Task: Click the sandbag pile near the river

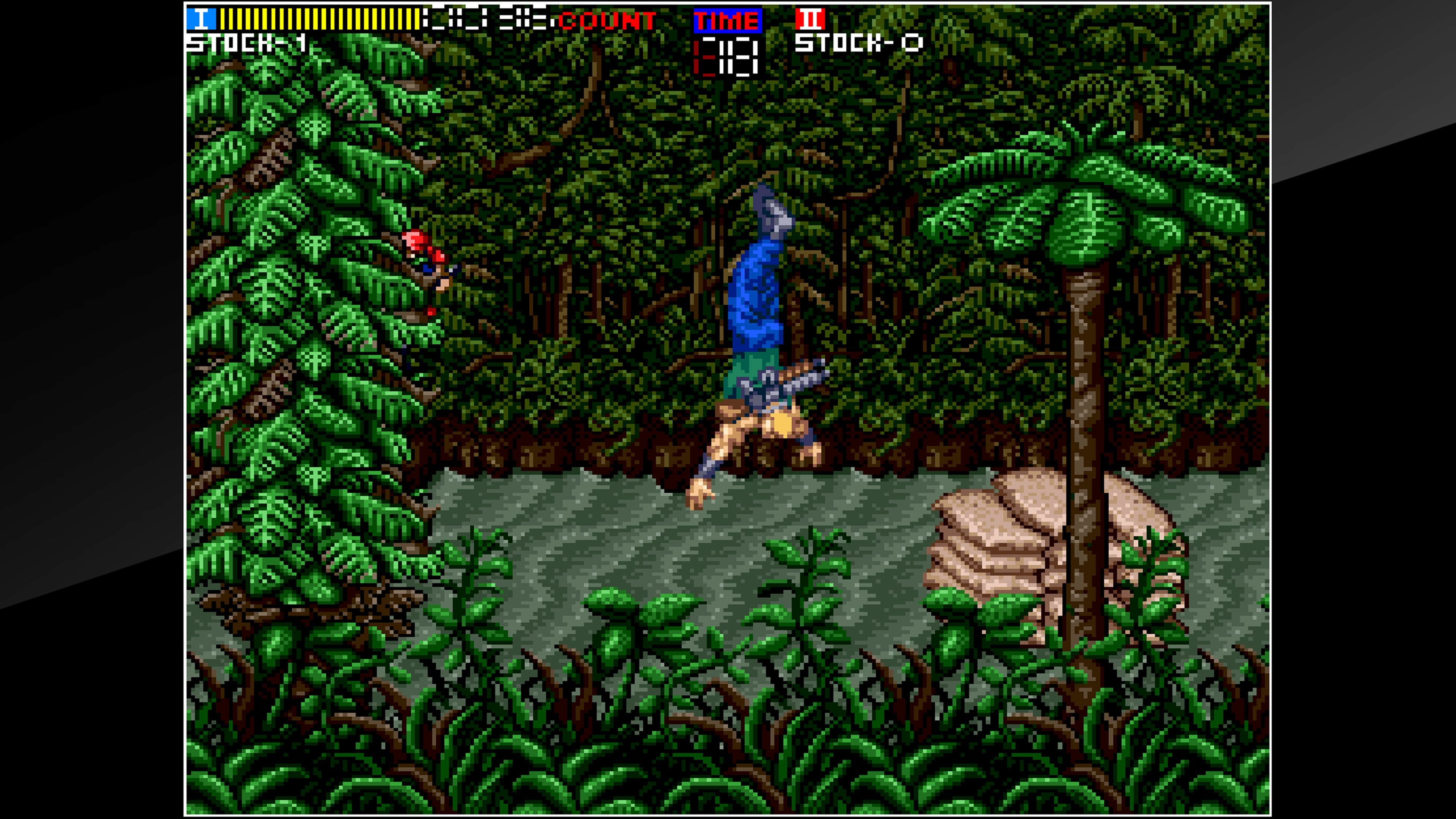Action: [1023, 537]
